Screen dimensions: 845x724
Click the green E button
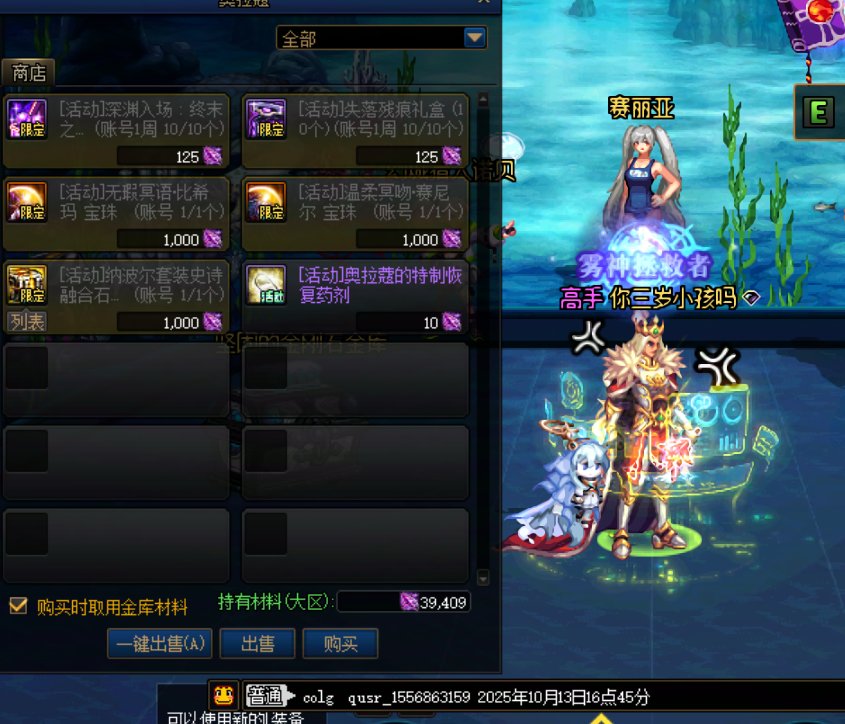[818, 112]
